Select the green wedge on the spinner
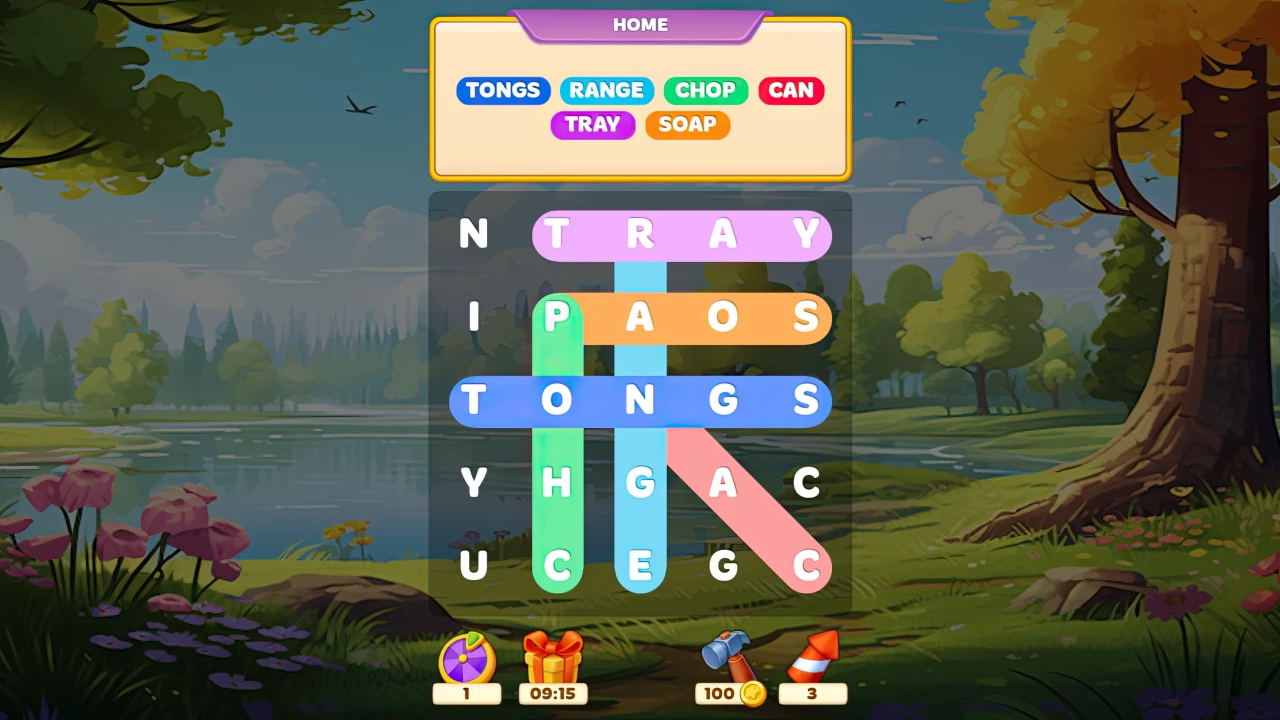The width and height of the screenshot is (1280, 720). (x=473, y=638)
